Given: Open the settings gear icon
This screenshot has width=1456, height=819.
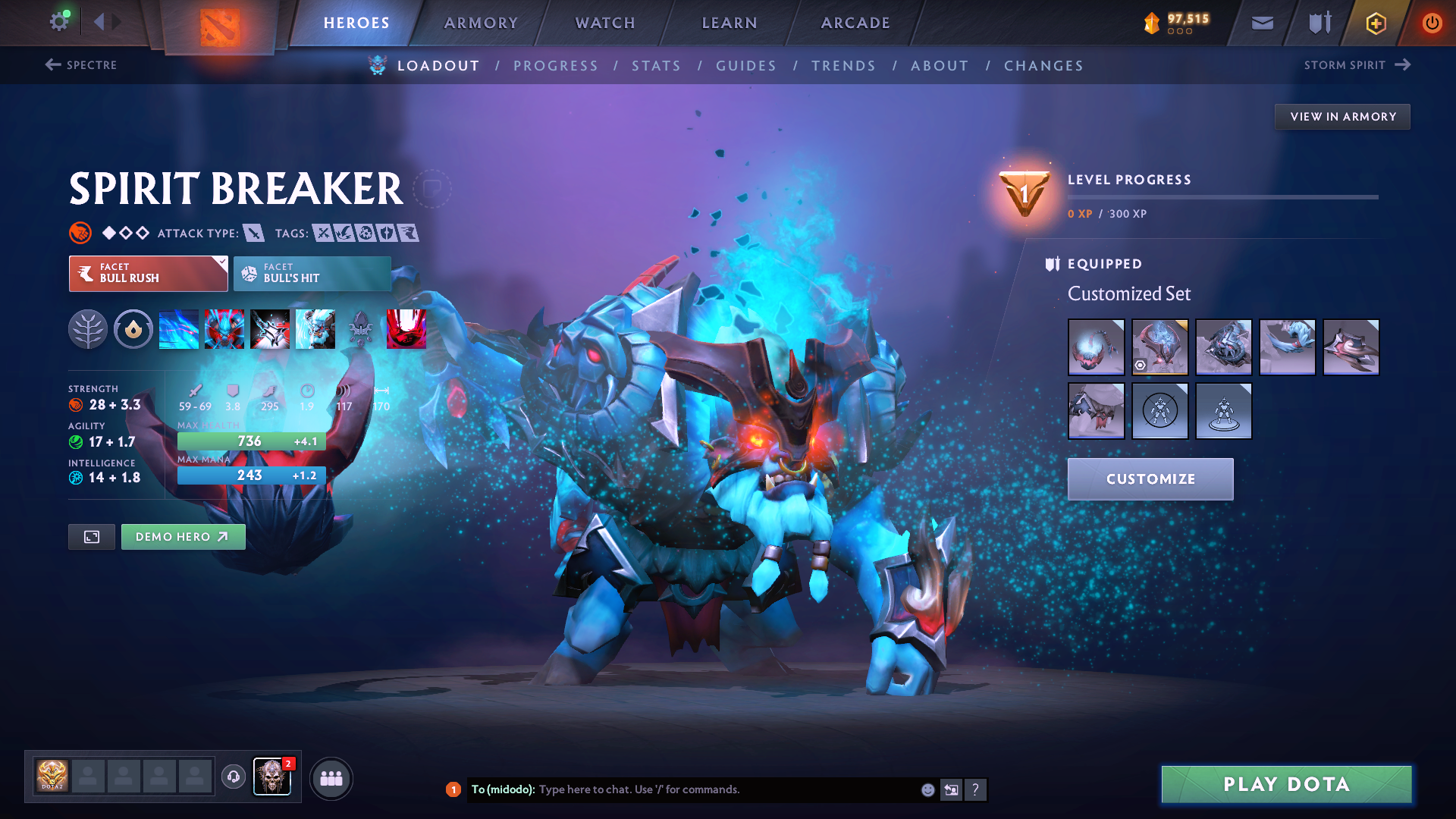Looking at the screenshot, I should pos(59,21).
